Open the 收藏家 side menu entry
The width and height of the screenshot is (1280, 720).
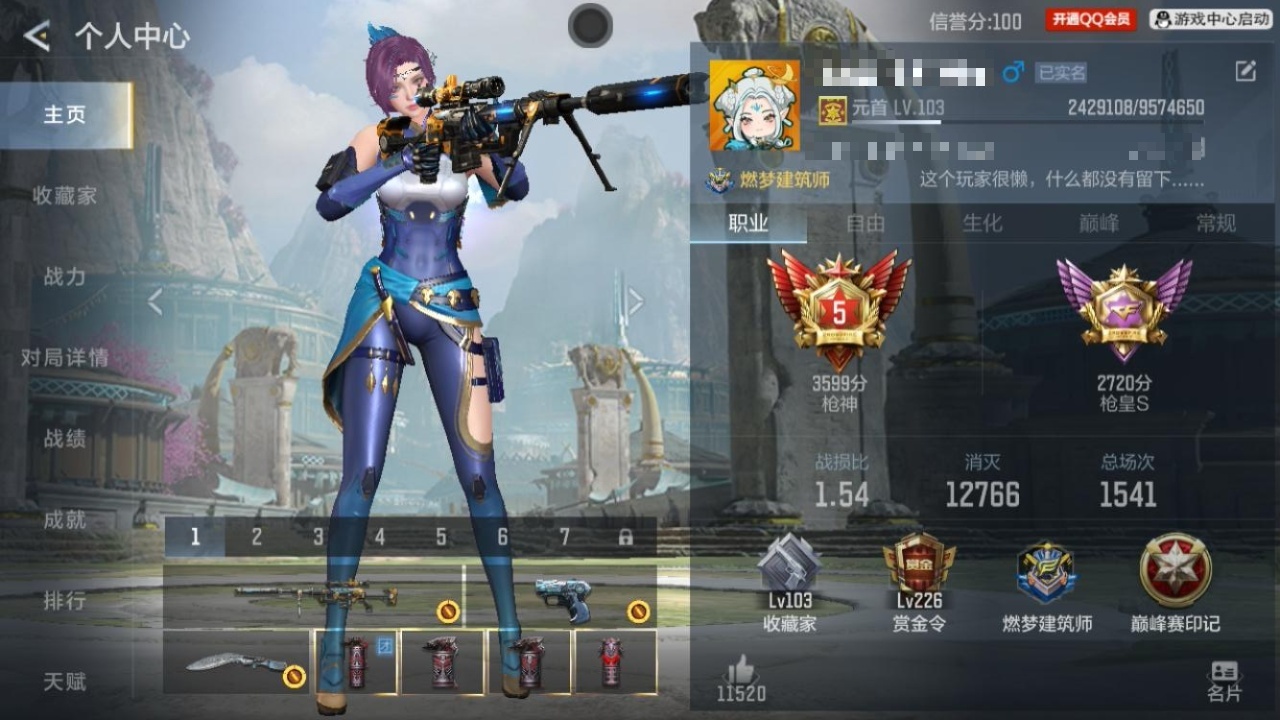(x=65, y=196)
